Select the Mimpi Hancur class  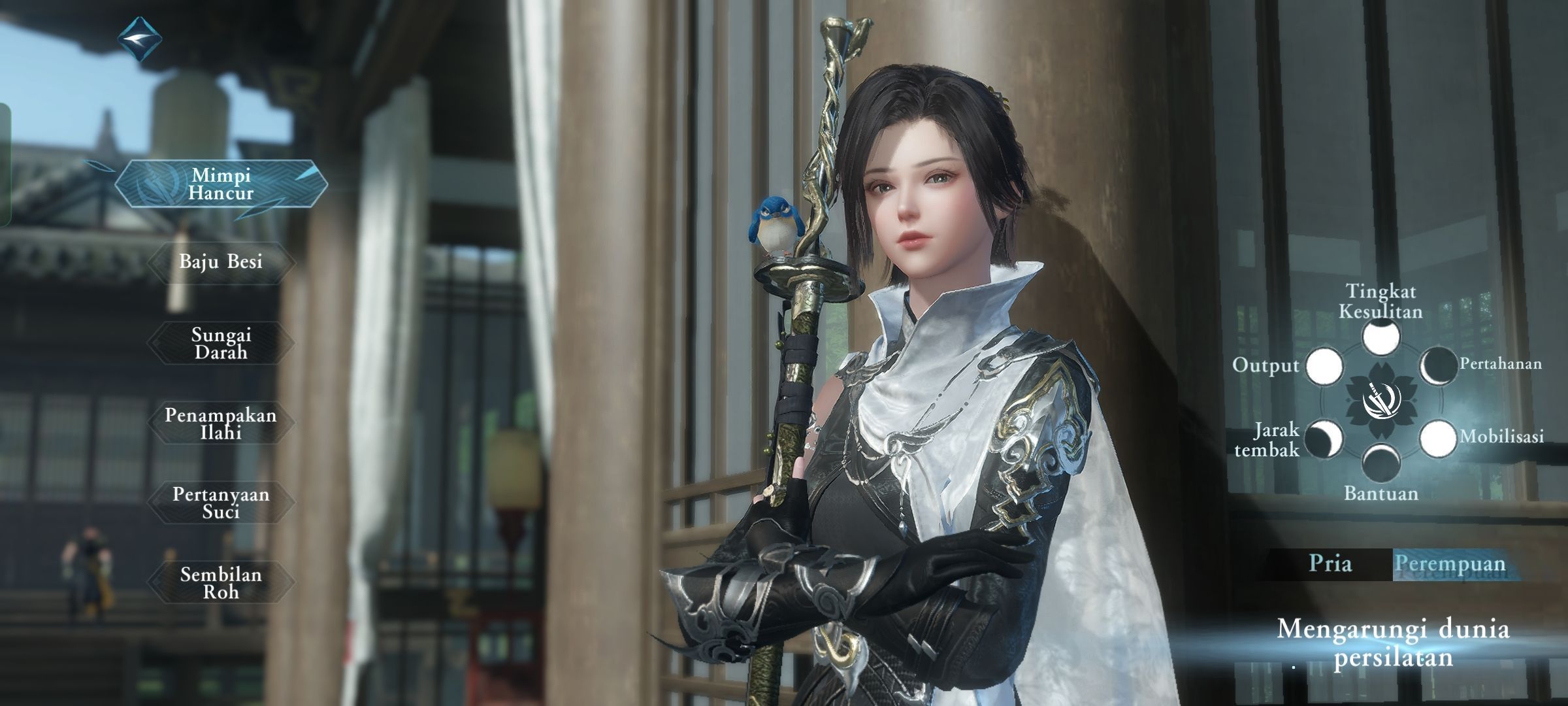(x=221, y=184)
